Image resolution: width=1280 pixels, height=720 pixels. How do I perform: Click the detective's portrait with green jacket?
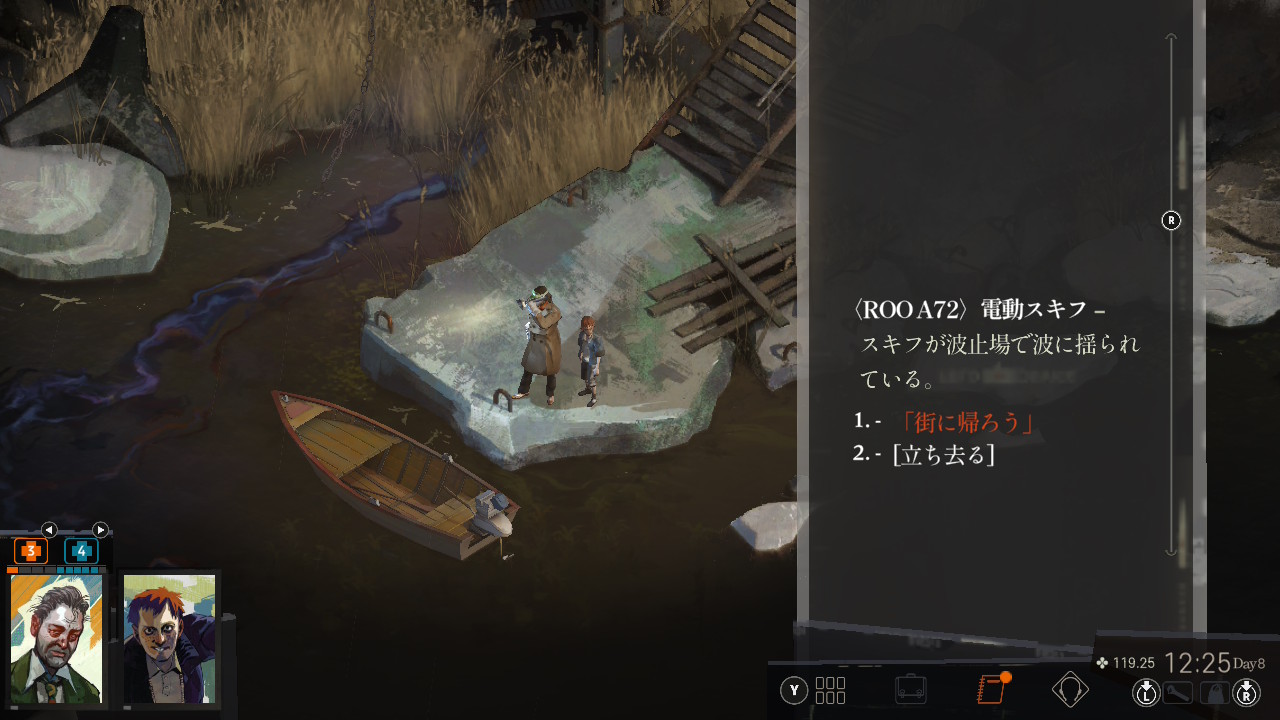pyautogui.click(x=56, y=638)
